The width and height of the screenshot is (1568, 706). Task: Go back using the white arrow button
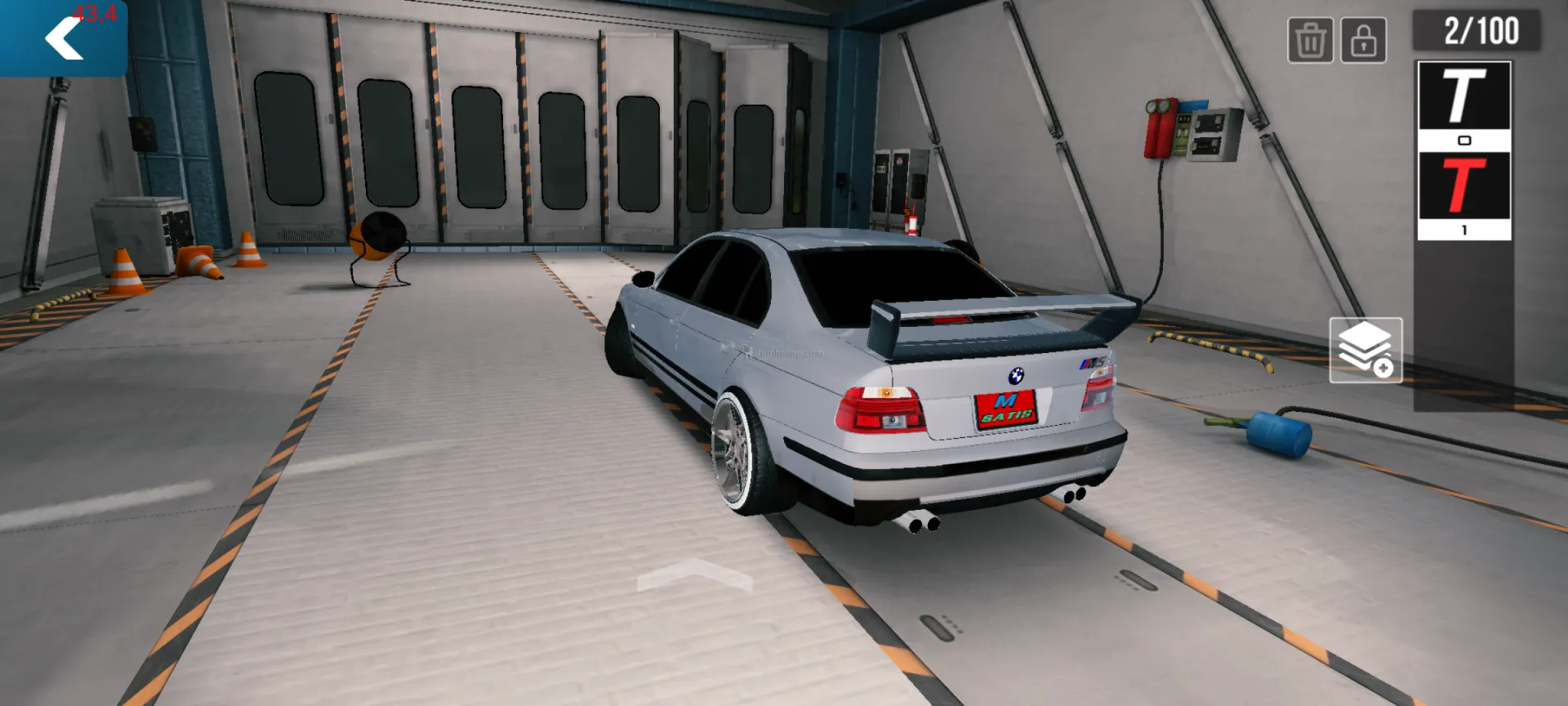pyautogui.click(x=63, y=38)
